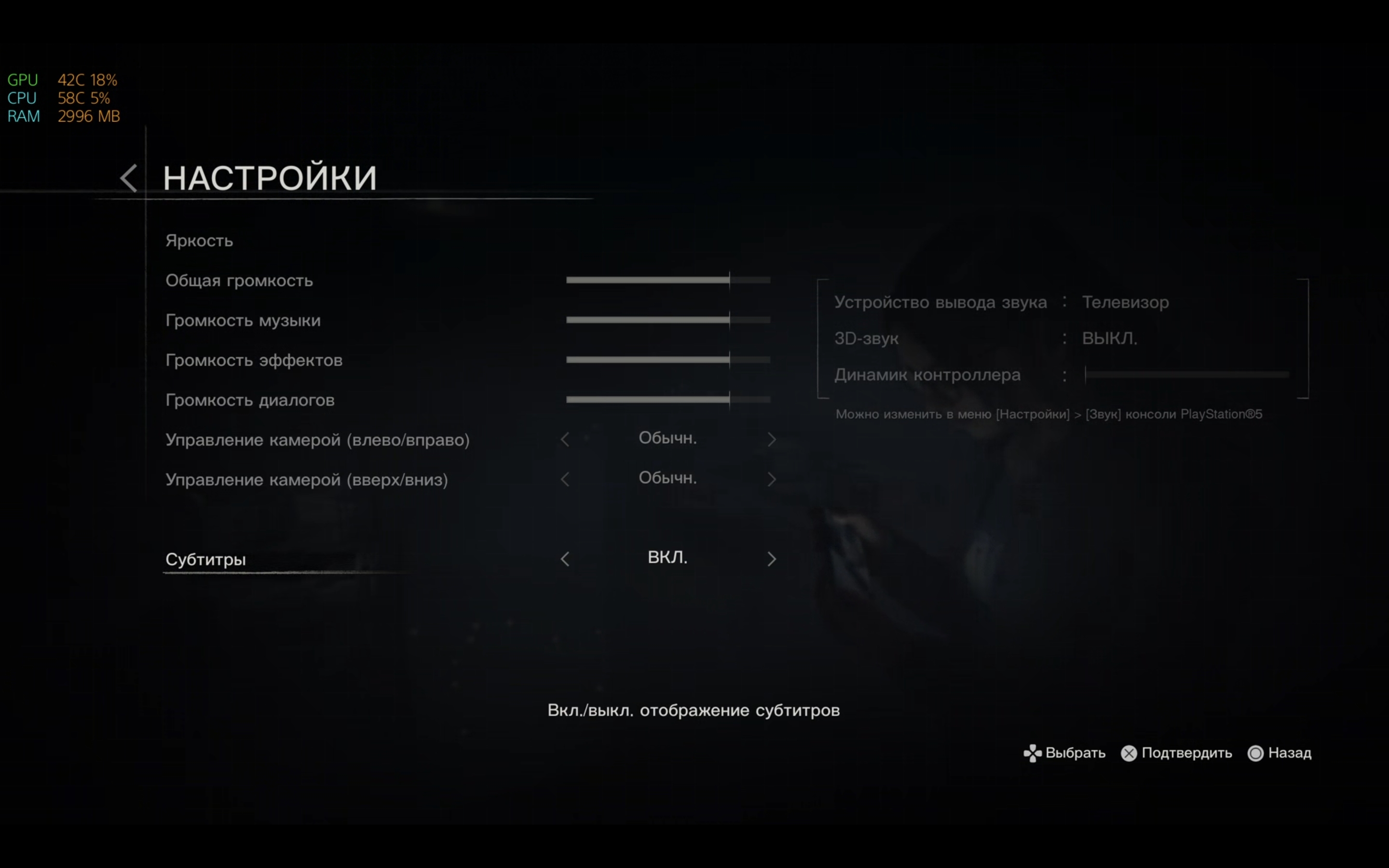Click the circle button icon beside Назад

(1255, 753)
